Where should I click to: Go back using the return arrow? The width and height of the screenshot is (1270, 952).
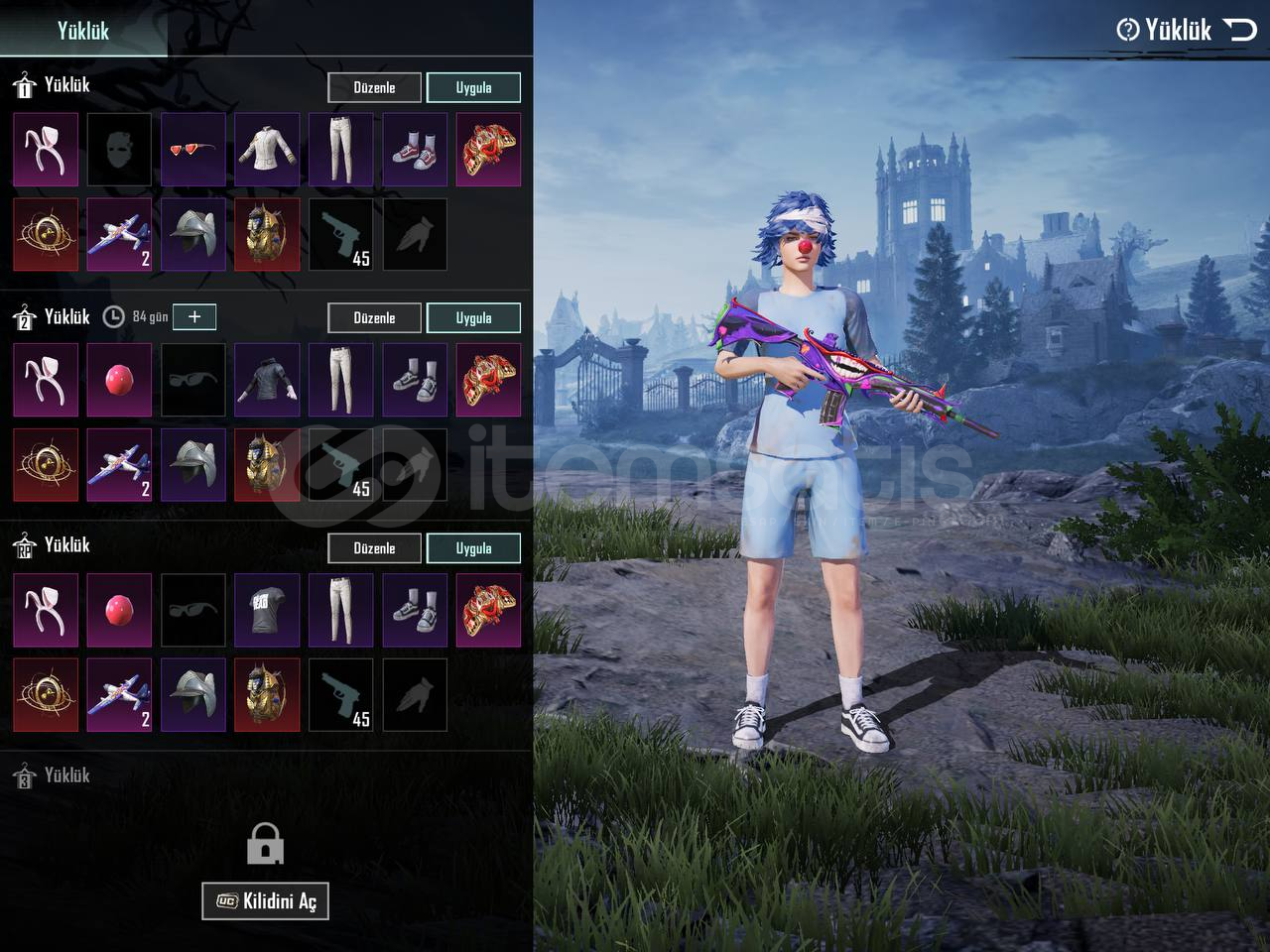[1240, 30]
